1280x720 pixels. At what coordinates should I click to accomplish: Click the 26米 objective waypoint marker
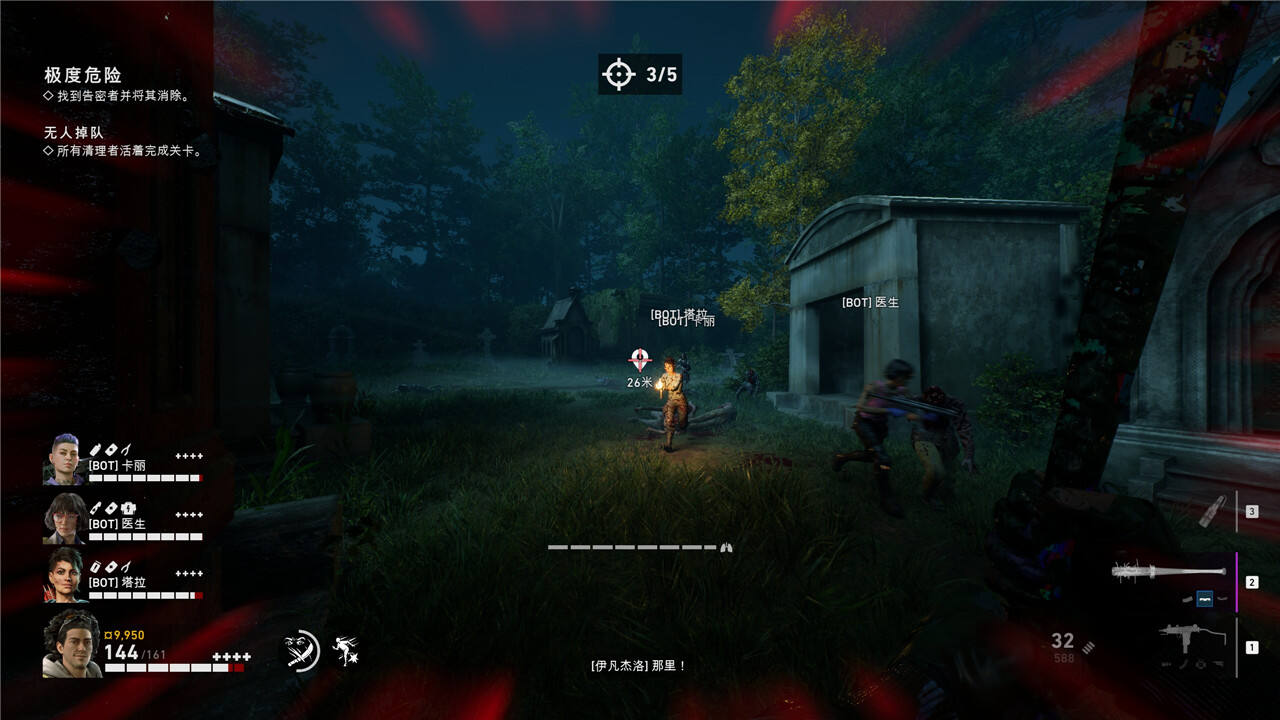[640, 360]
